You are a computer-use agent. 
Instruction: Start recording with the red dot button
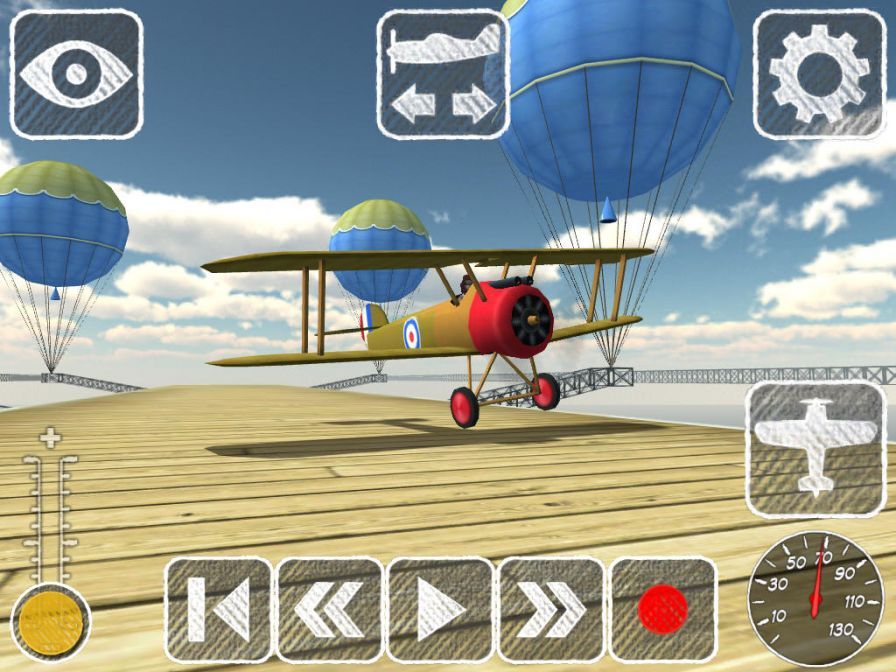tap(663, 609)
